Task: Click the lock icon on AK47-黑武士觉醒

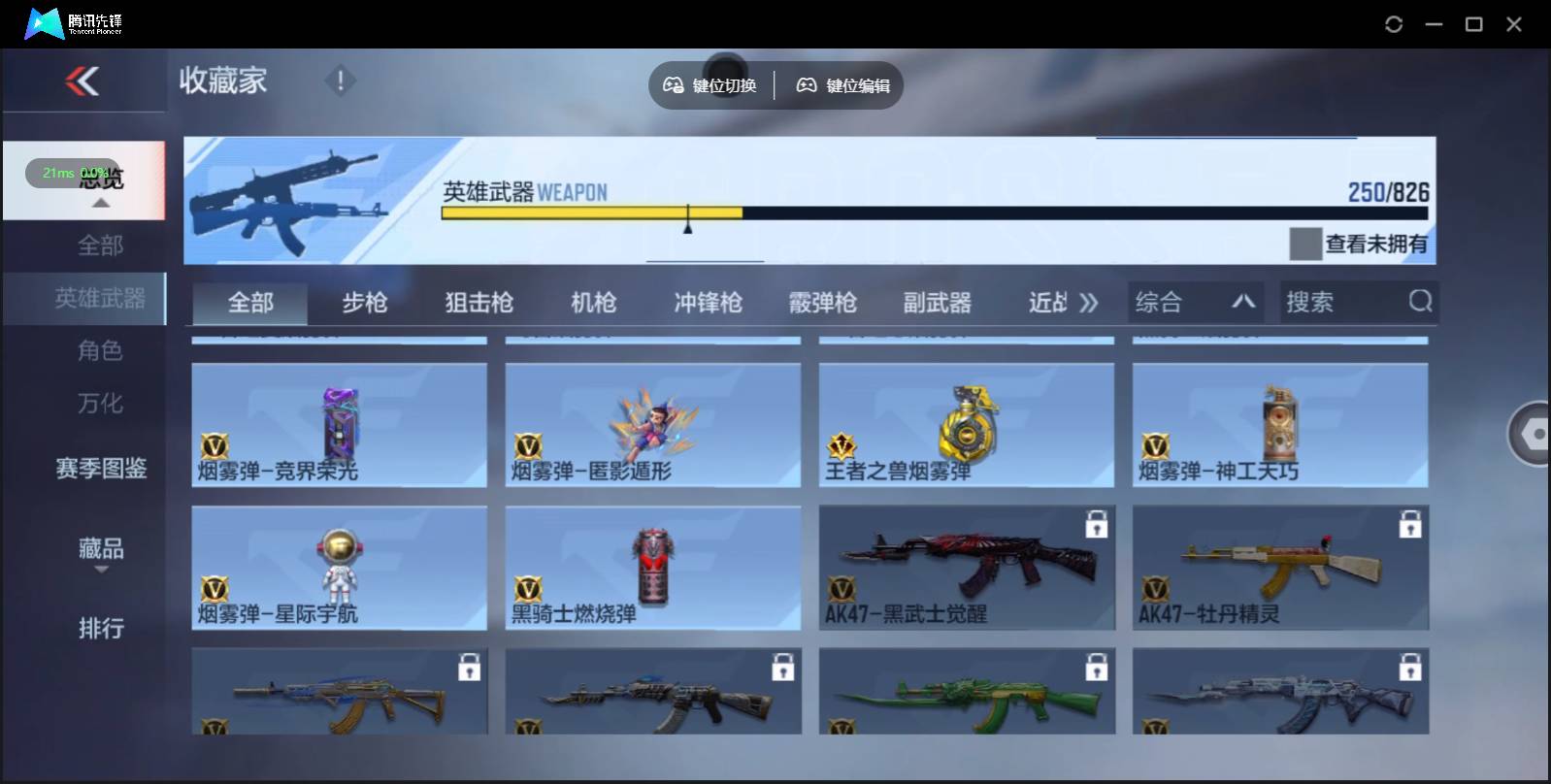Action: [1098, 524]
